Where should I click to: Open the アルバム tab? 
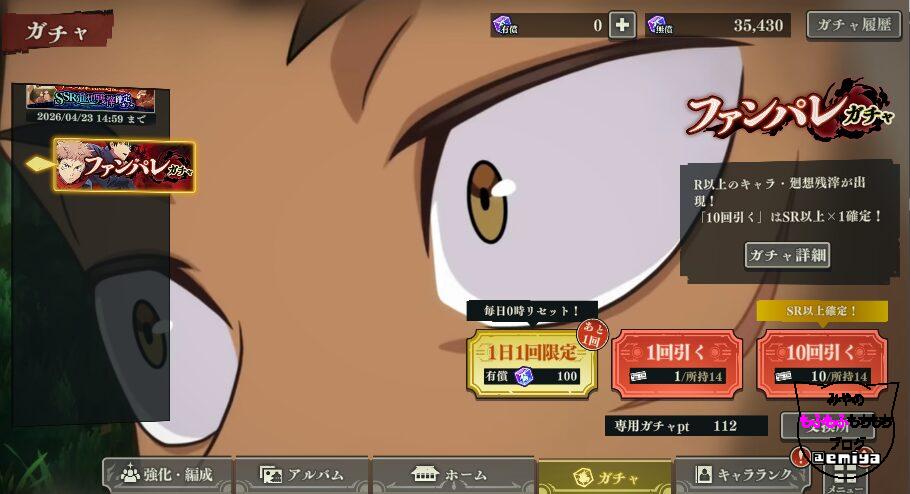302,475
